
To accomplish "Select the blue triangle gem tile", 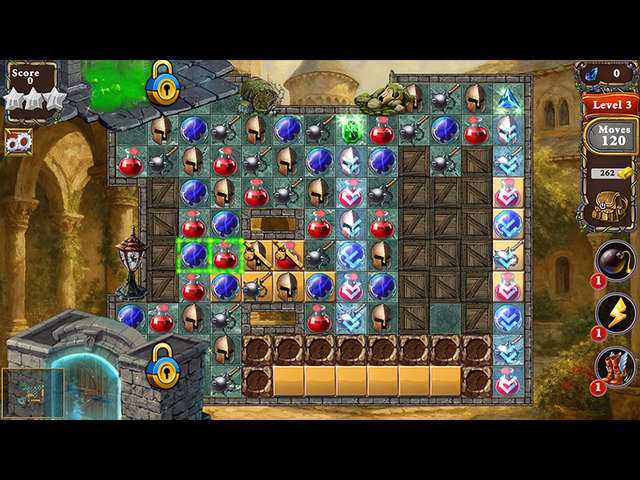I will pyautogui.click(x=508, y=98).
